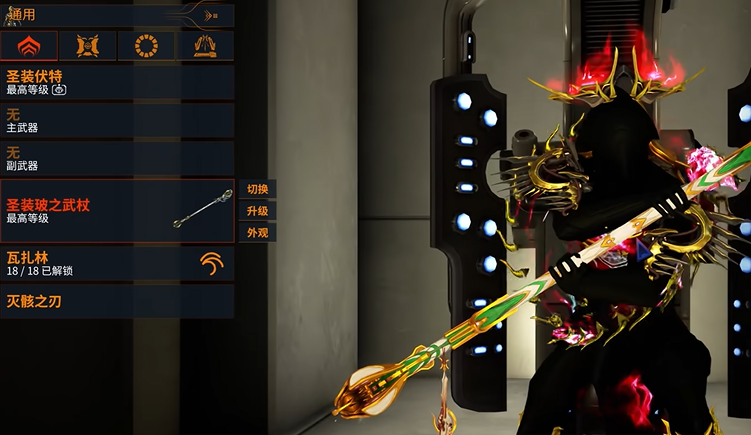
Task: Open the ring-shaped icon tab
Action: pos(146,46)
